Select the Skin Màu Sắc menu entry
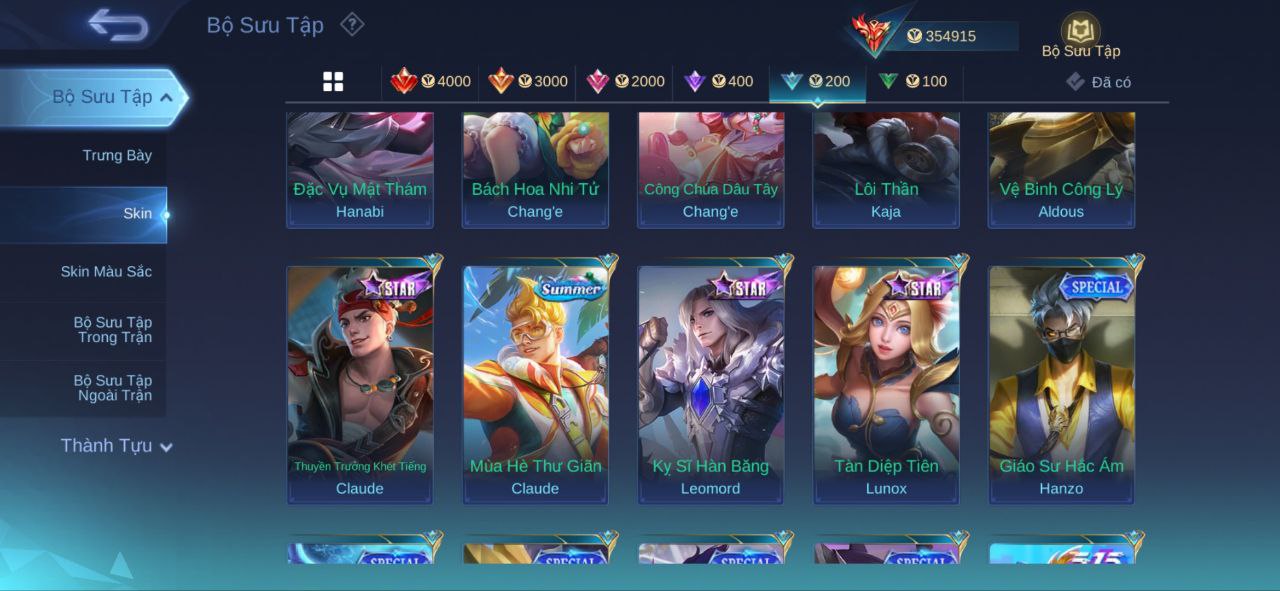The width and height of the screenshot is (1280, 591). (x=106, y=272)
